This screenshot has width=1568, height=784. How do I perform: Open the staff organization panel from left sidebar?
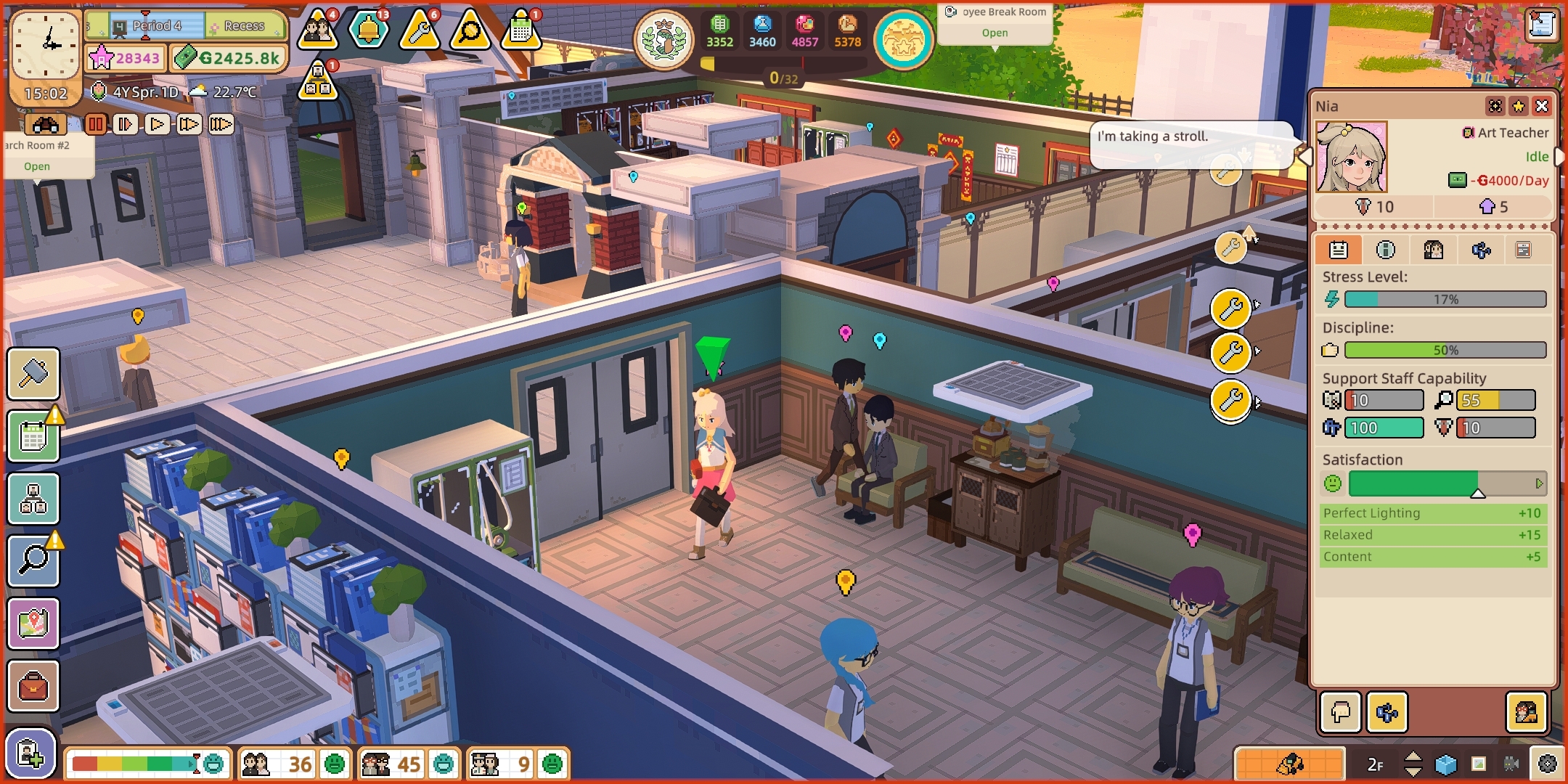point(34,499)
